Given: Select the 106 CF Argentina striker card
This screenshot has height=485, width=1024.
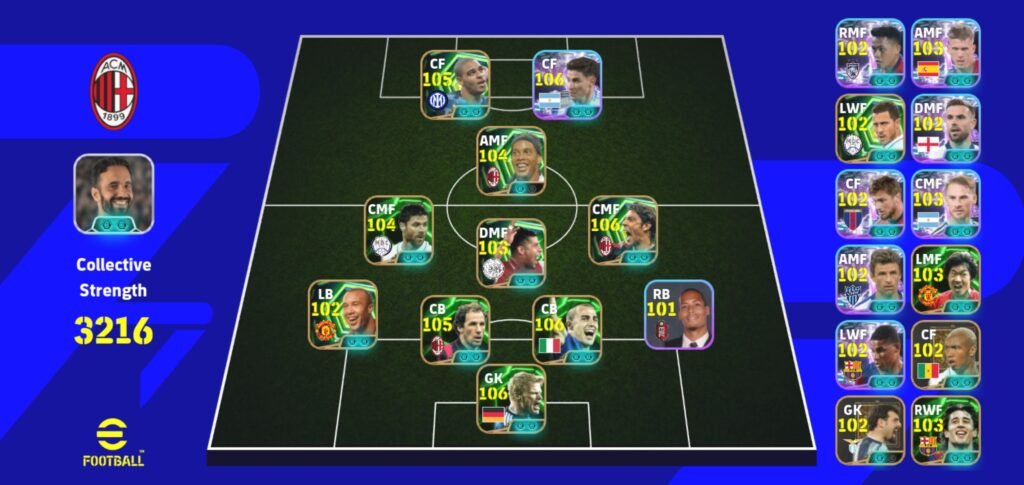Looking at the screenshot, I should tap(566, 85).
